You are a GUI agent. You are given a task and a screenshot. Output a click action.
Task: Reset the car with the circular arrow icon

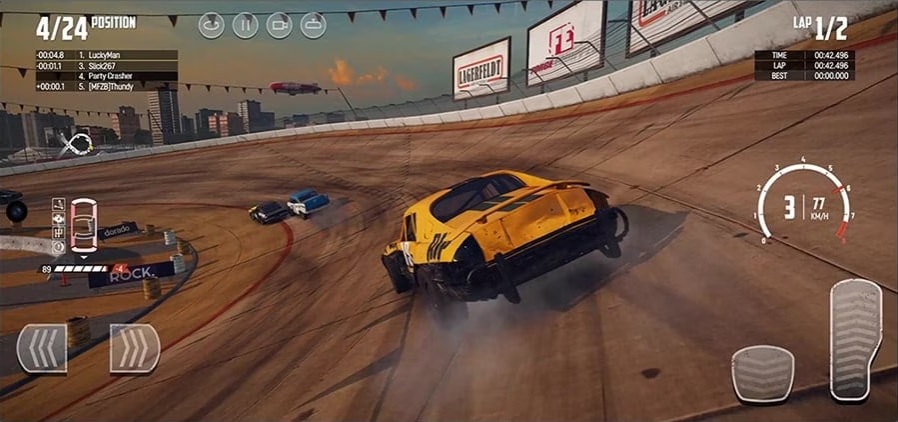(211, 25)
